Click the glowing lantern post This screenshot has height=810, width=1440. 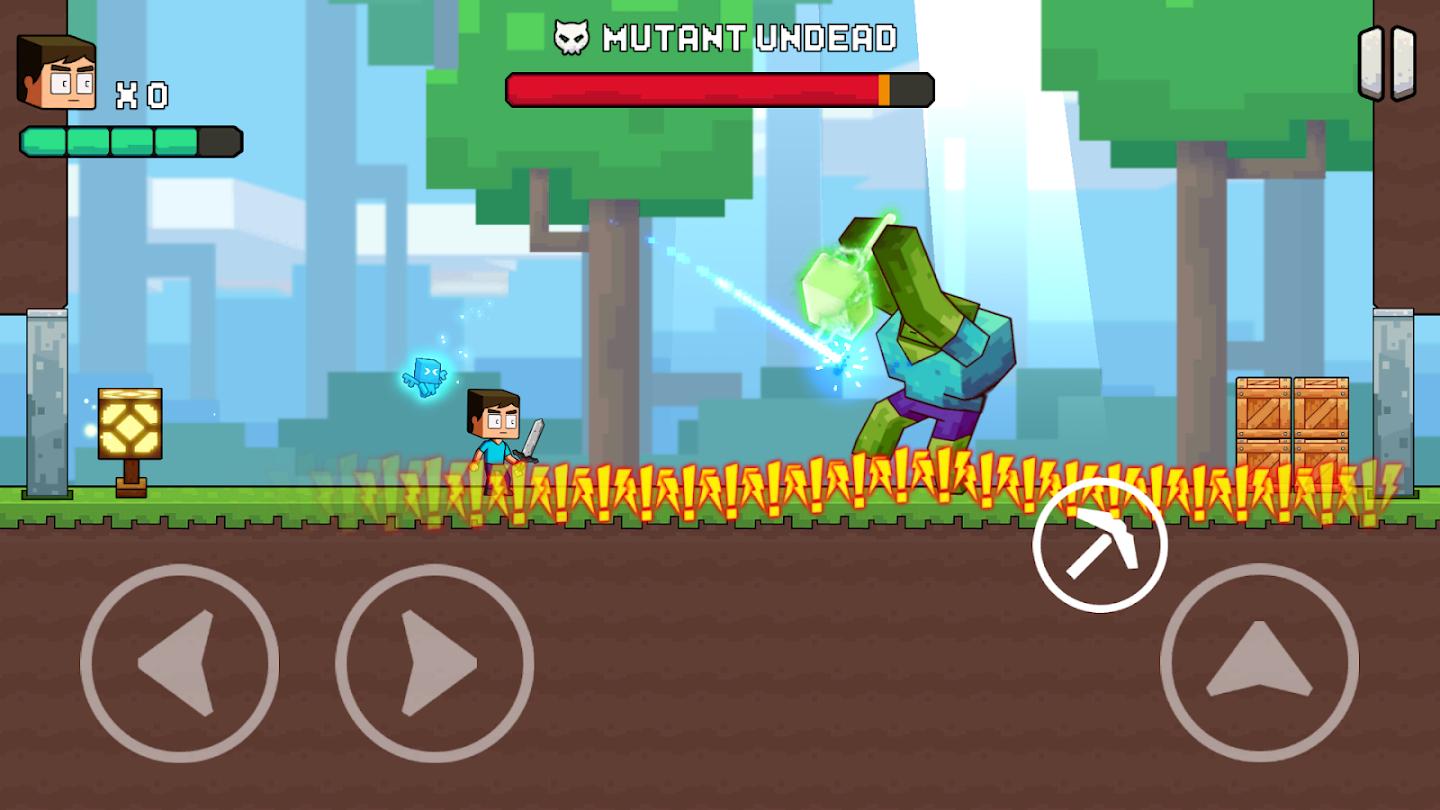128,425
